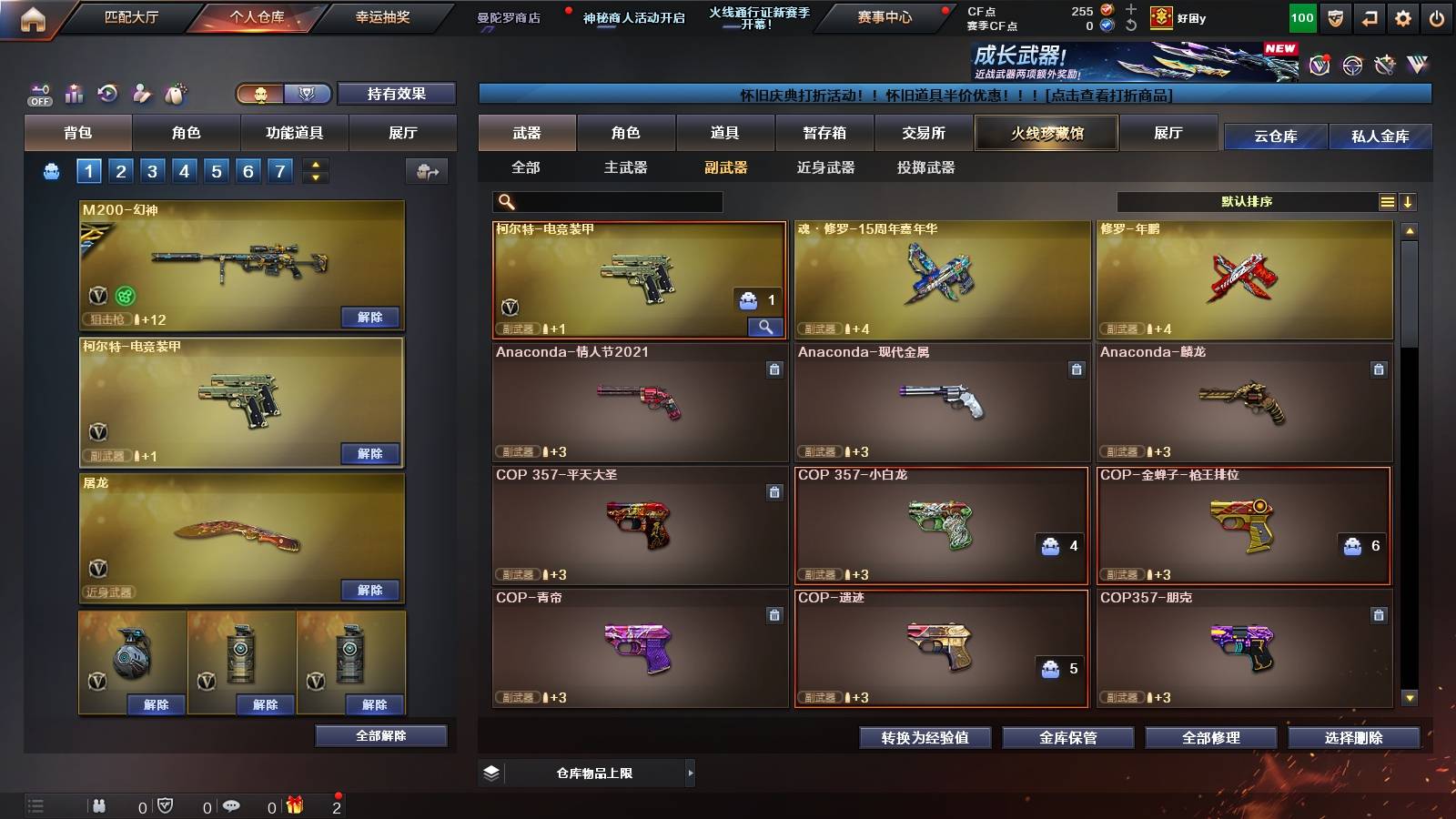The image size is (1456, 819).
Task: Click the replay icon in left toolbar
Action: pos(107,91)
